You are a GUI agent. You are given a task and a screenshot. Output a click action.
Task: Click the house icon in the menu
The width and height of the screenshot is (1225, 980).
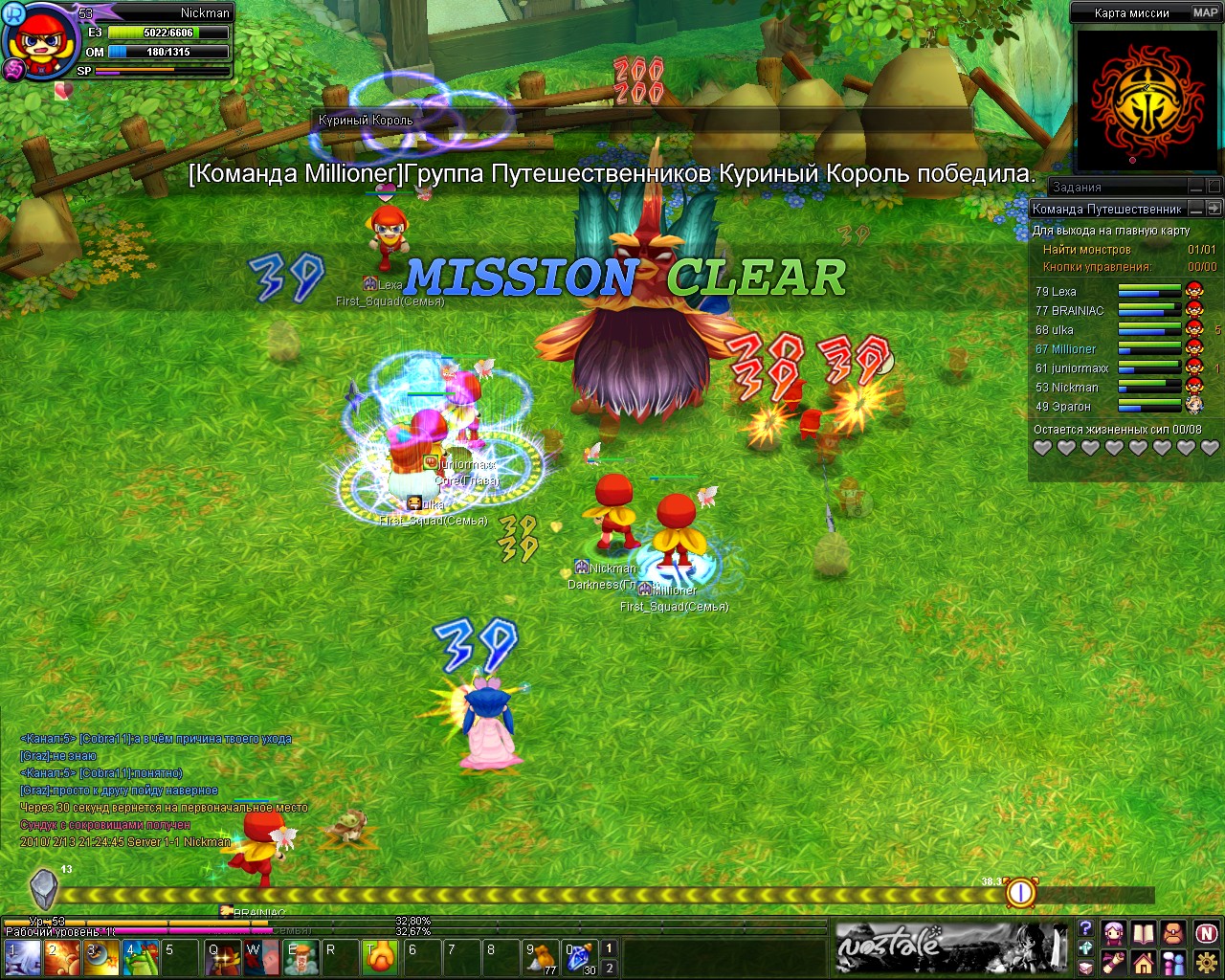1143,962
